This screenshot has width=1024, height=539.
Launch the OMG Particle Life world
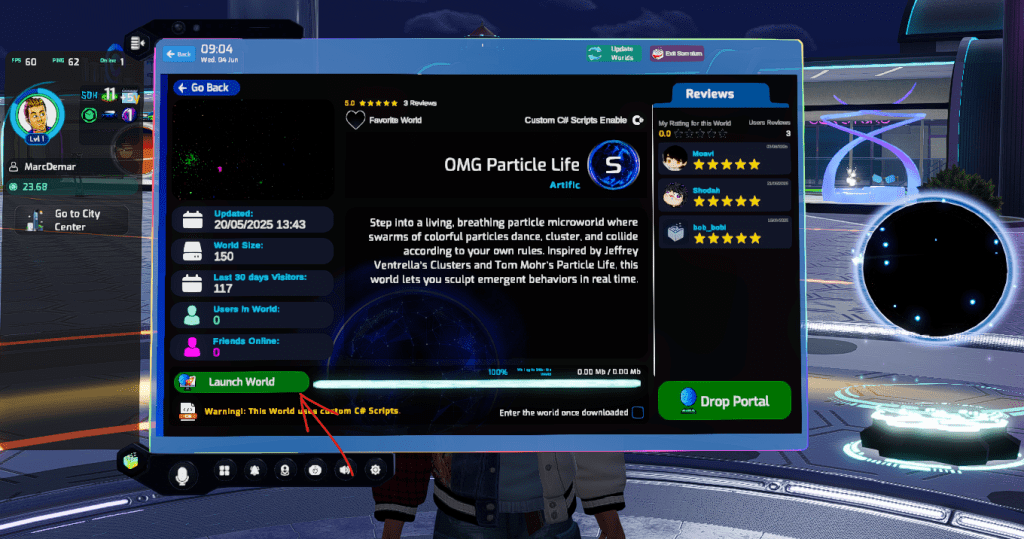click(241, 382)
